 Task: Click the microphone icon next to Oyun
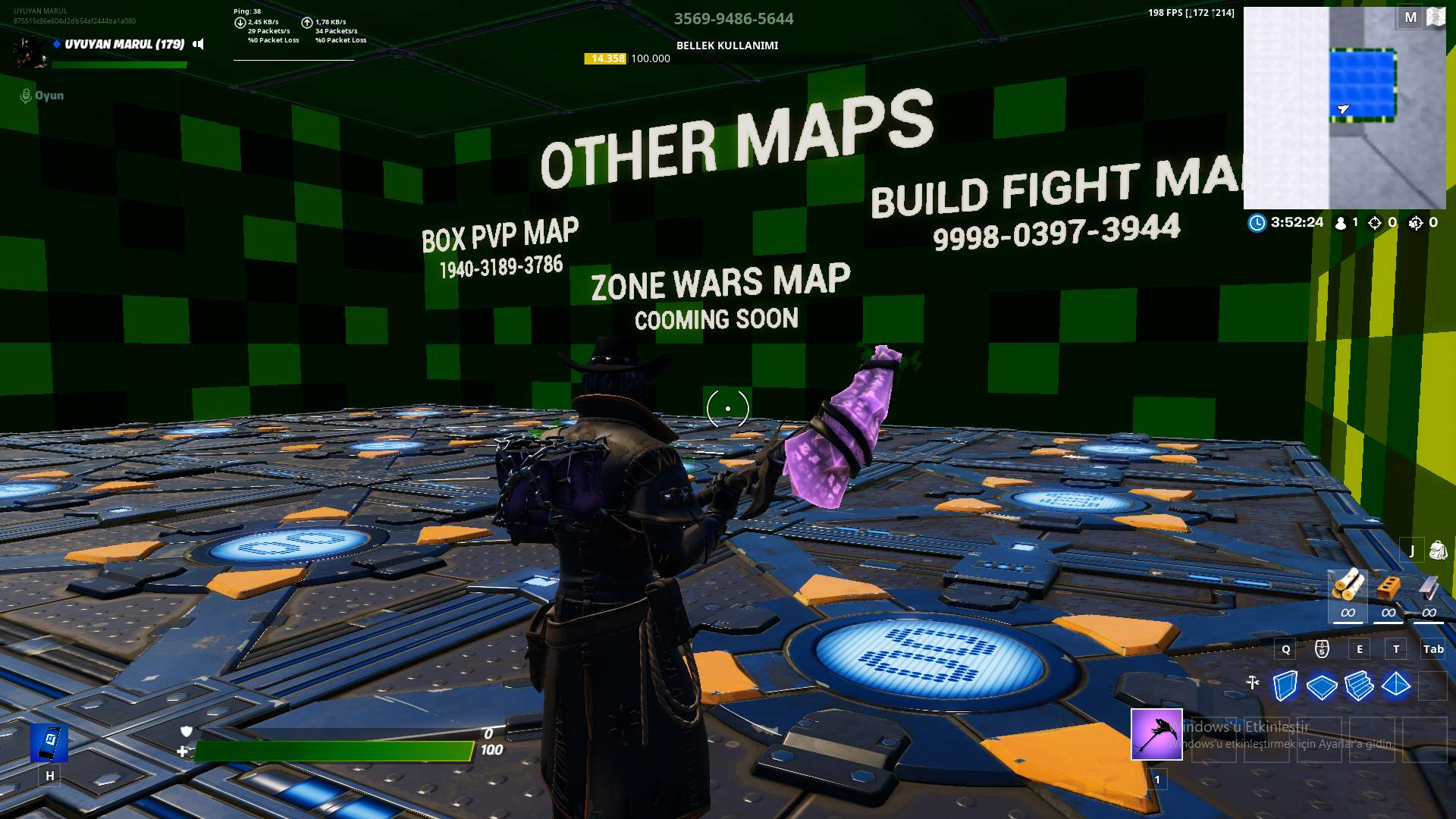click(x=25, y=96)
